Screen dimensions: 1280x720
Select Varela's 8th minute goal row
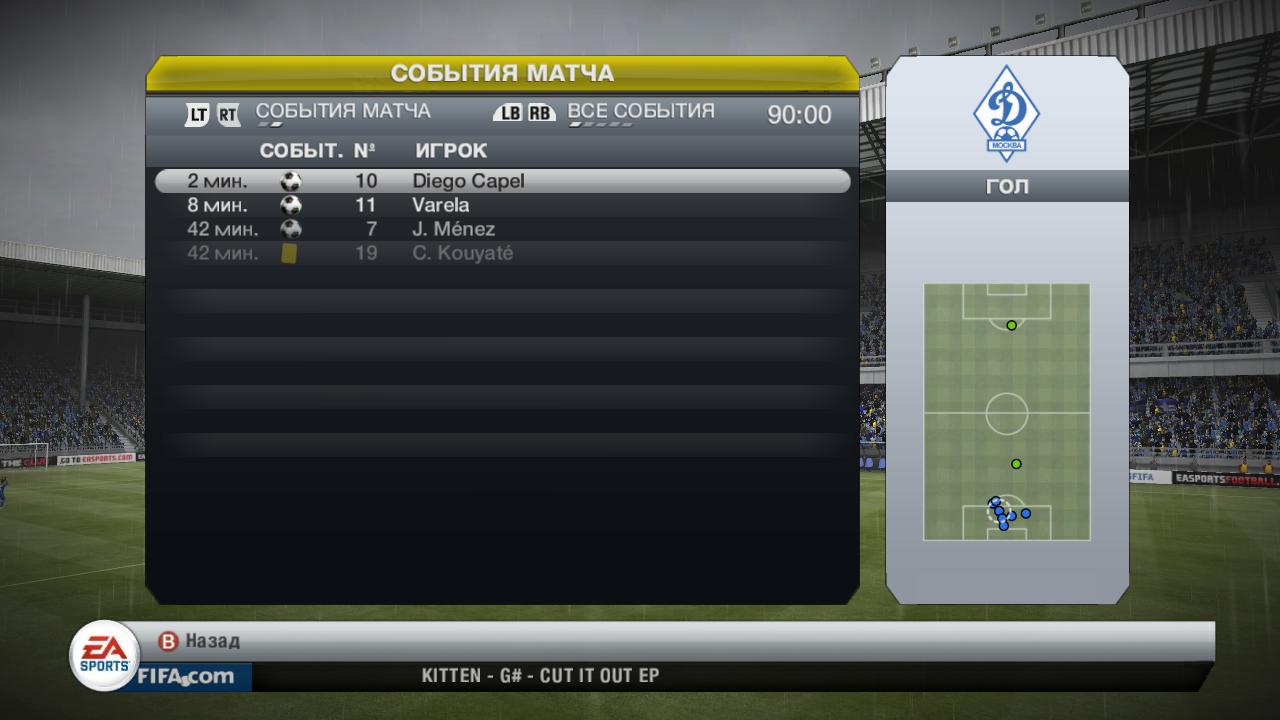point(502,205)
